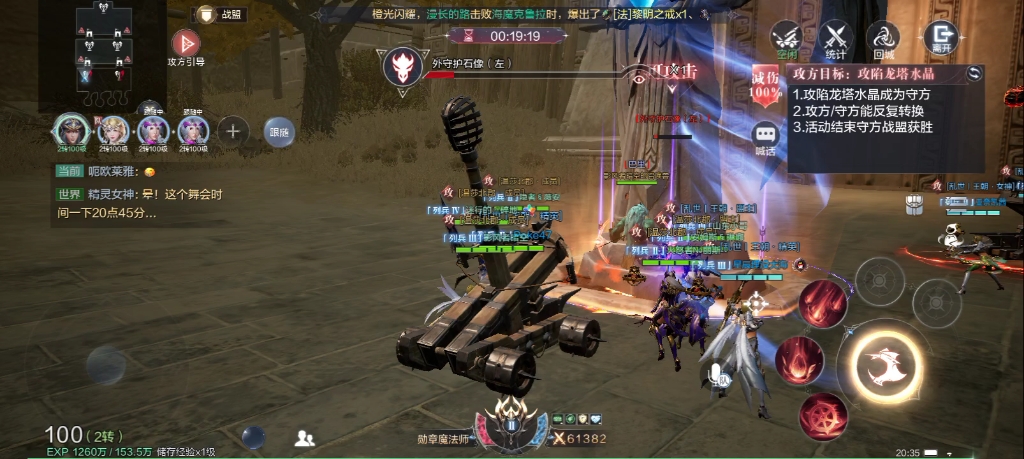
Task: Select the first party member portrait
Action: (x=72, y=129)
